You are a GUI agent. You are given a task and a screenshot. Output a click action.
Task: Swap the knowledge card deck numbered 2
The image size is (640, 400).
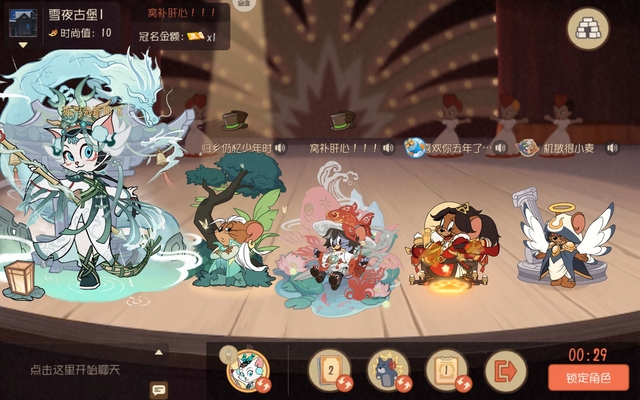[x=329, y=371]
